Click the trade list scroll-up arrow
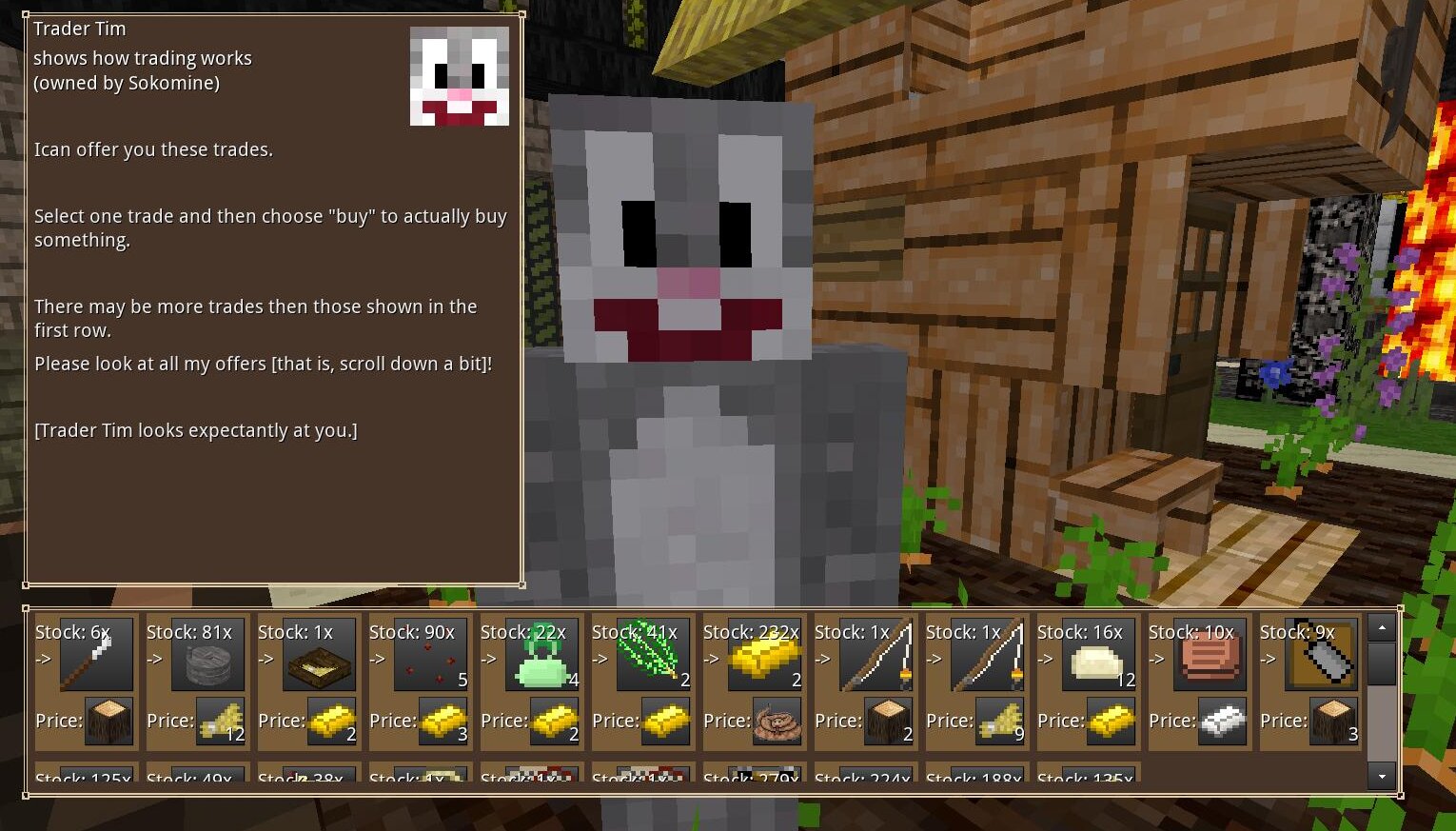This screenshot has height=831, width=1456. [1382, 627]
